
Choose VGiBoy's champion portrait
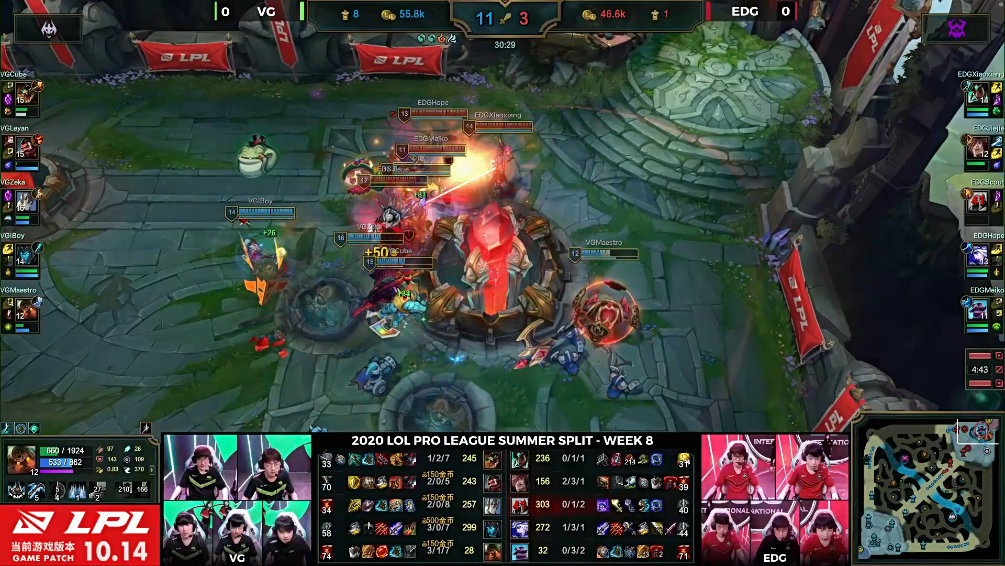tap(27, 255)
